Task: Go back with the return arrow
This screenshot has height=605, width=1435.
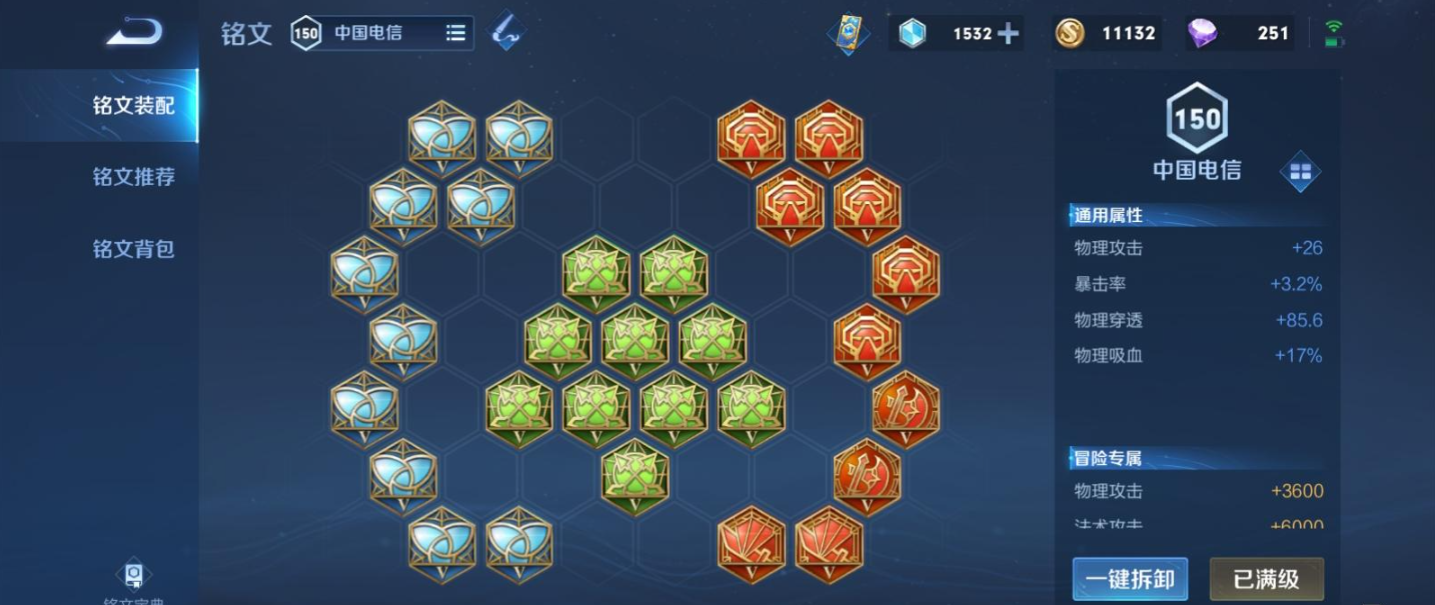Action: (x=134, y=33)
